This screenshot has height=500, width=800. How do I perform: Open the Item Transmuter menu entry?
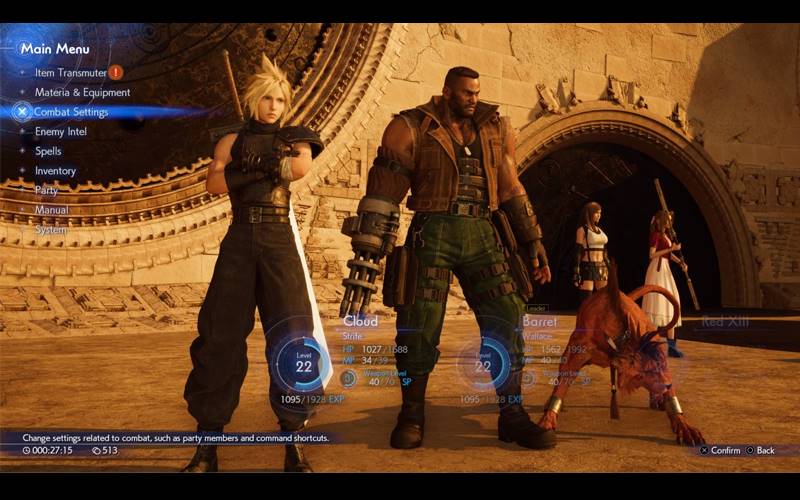(x=70, y=72)
